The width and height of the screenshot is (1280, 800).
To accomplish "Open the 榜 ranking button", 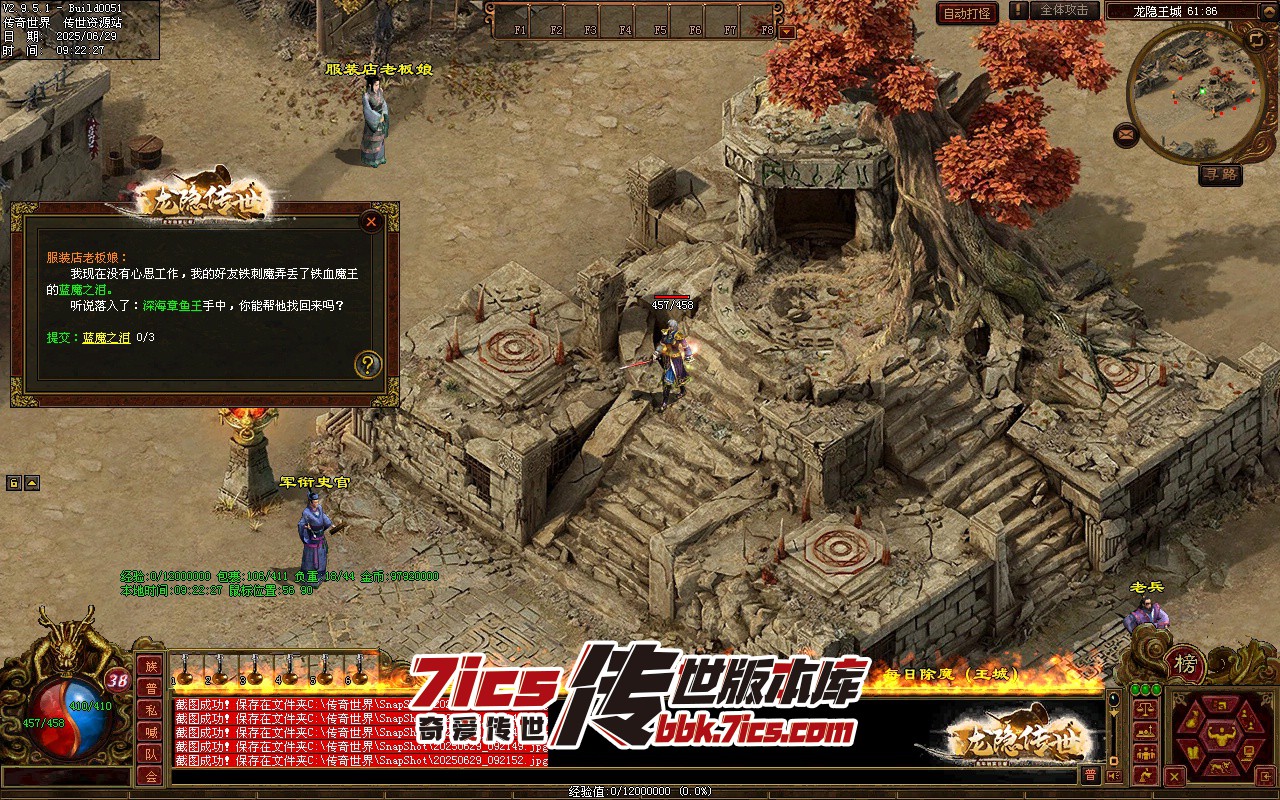I will tap(1185, 663).
